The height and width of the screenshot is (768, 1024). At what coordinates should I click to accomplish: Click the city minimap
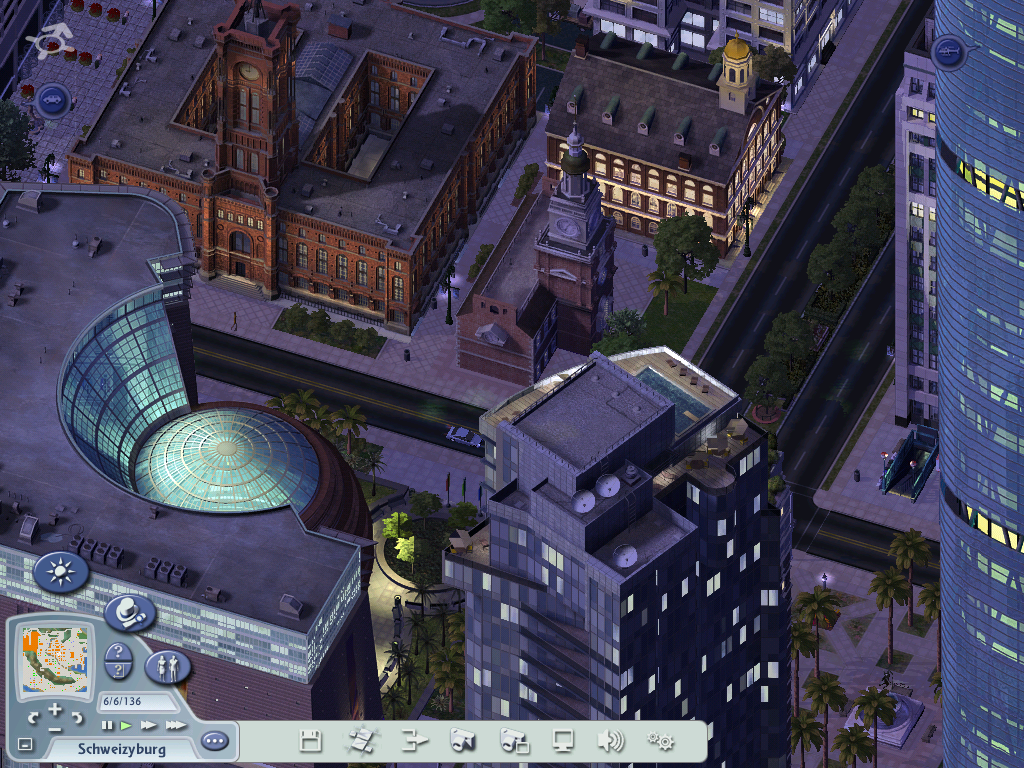pyautogui.click(x=55, y=658)
